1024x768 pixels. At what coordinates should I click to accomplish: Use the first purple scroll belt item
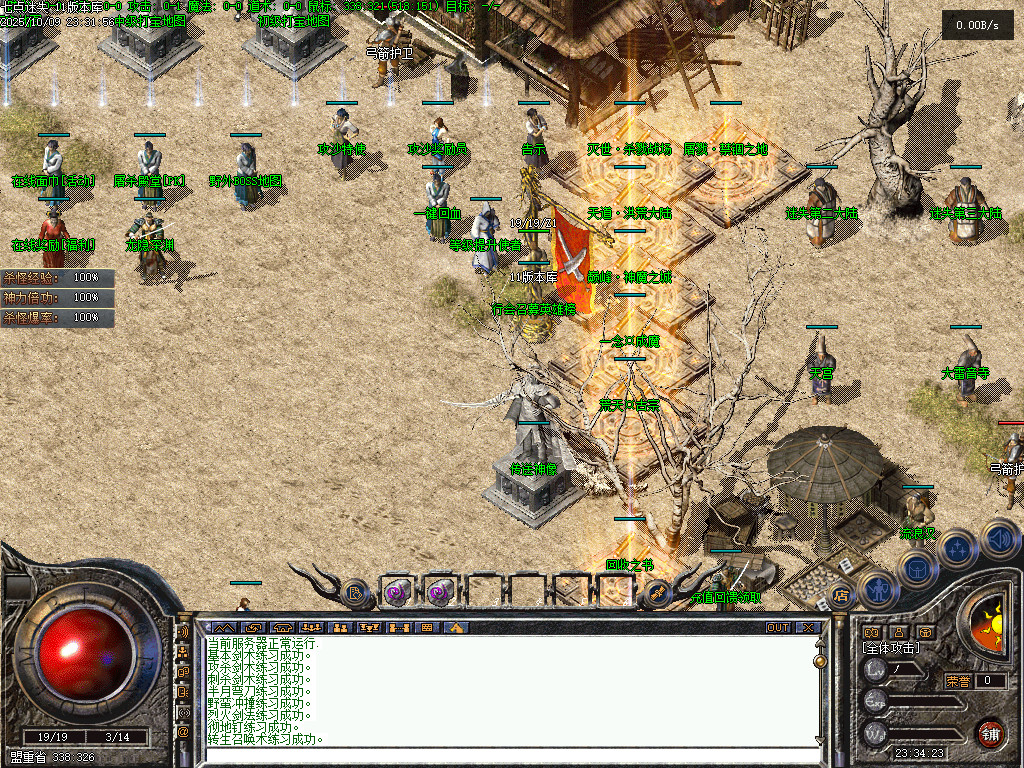[x=397, y=592]
